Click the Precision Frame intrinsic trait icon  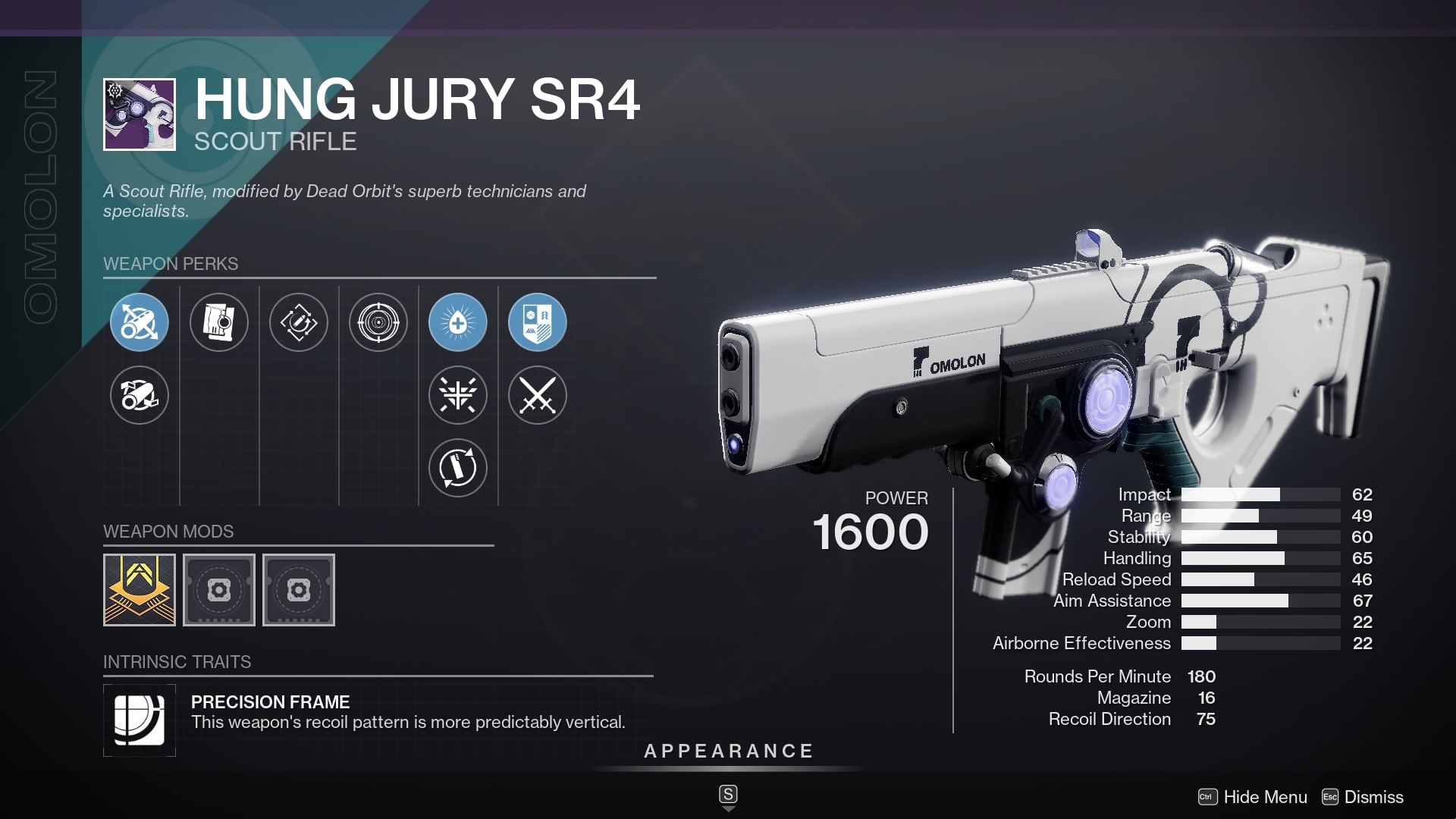pos(140,720)
